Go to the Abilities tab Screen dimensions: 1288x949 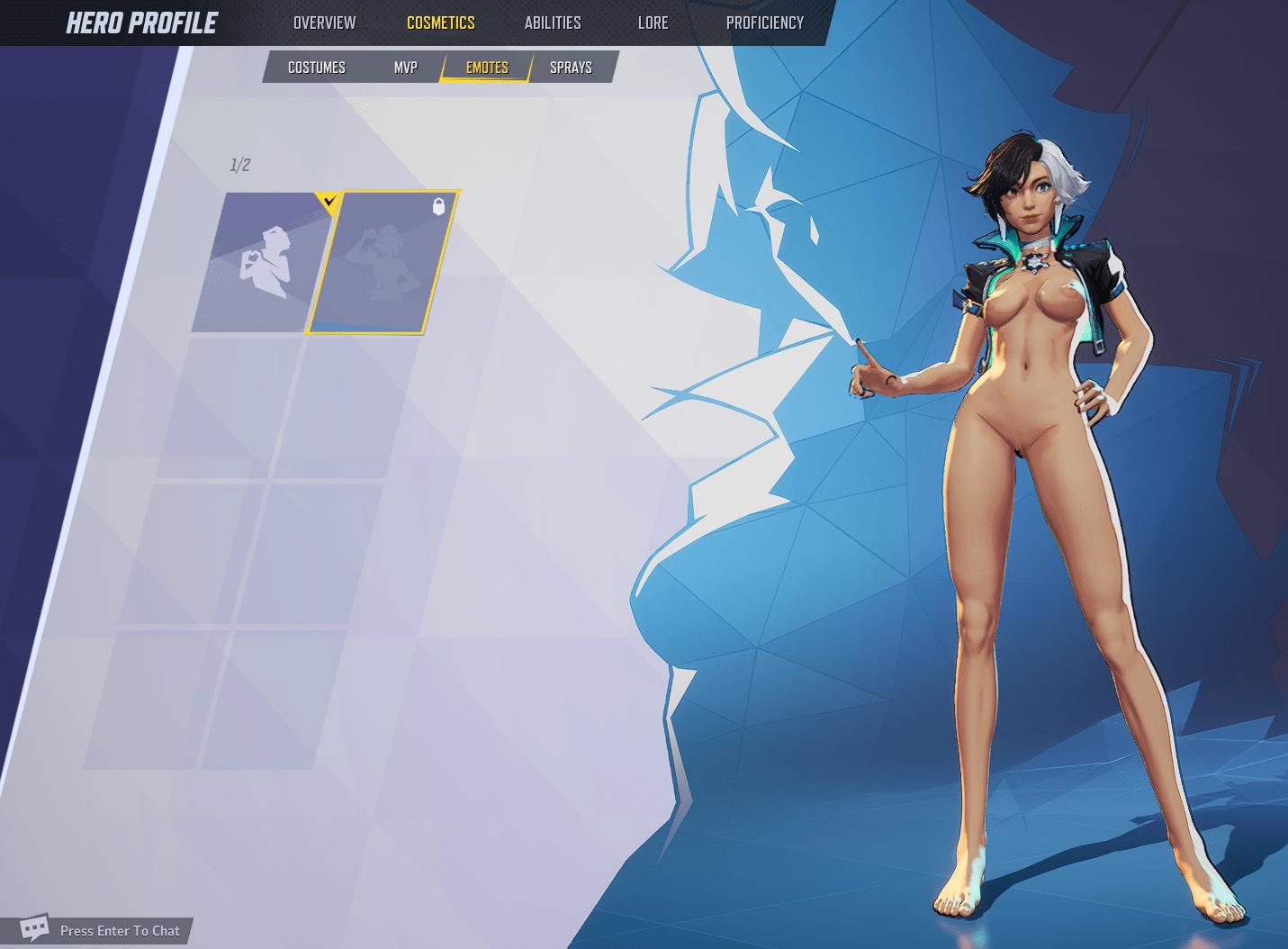click(x=553, y=23)
